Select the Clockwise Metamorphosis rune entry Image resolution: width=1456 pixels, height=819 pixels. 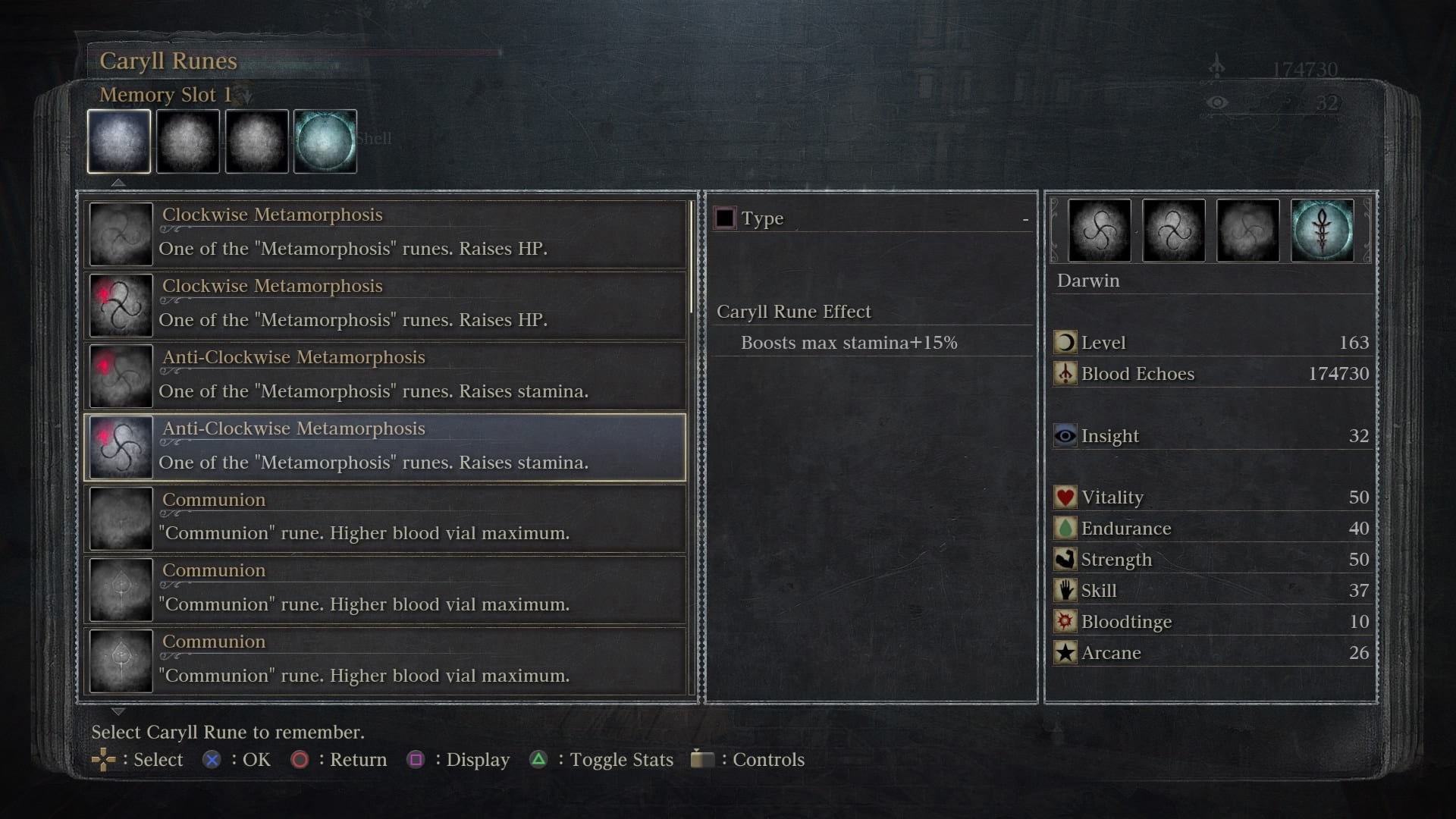point(387,234)
